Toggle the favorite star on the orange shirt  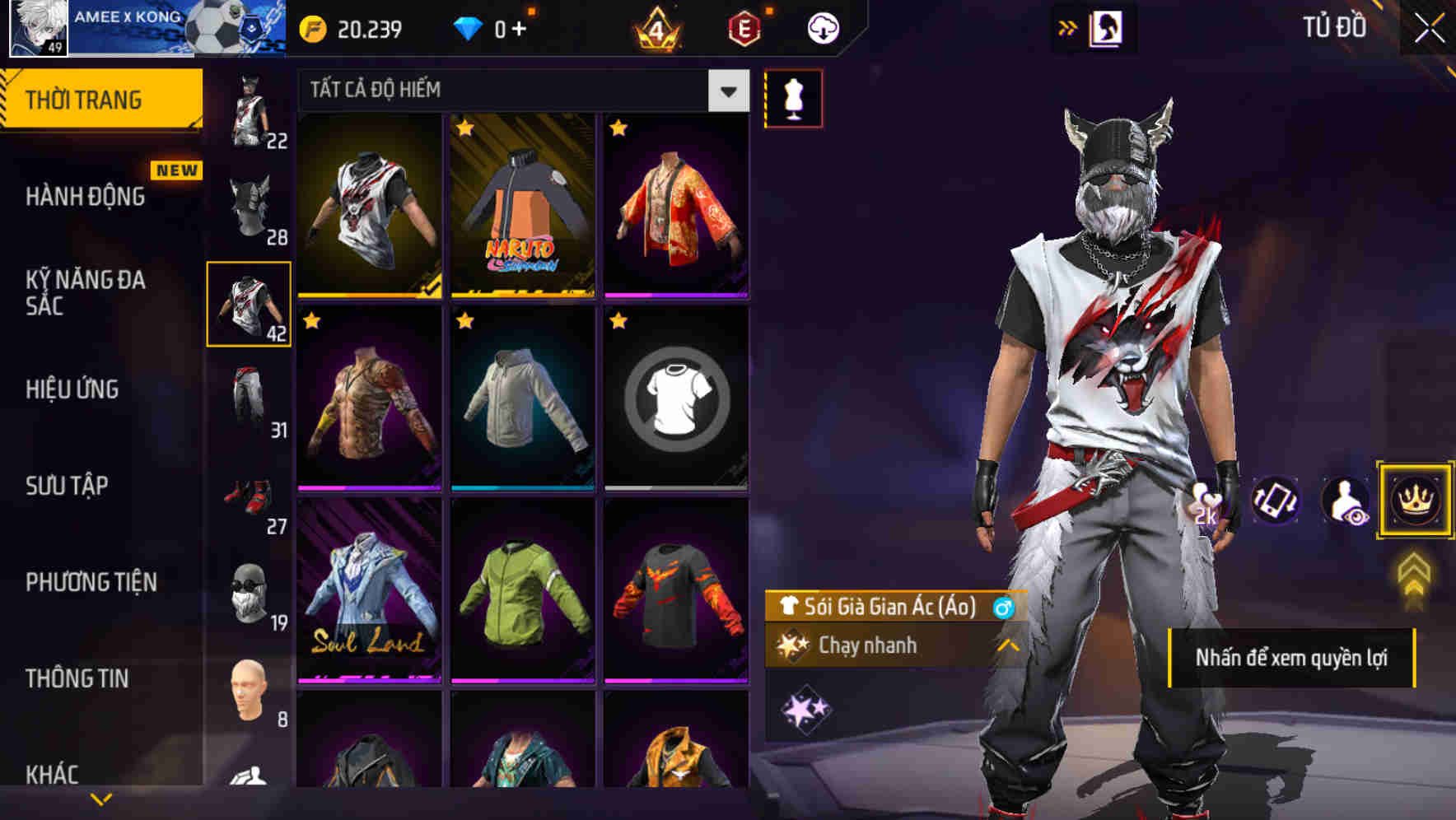click(618, 128)
